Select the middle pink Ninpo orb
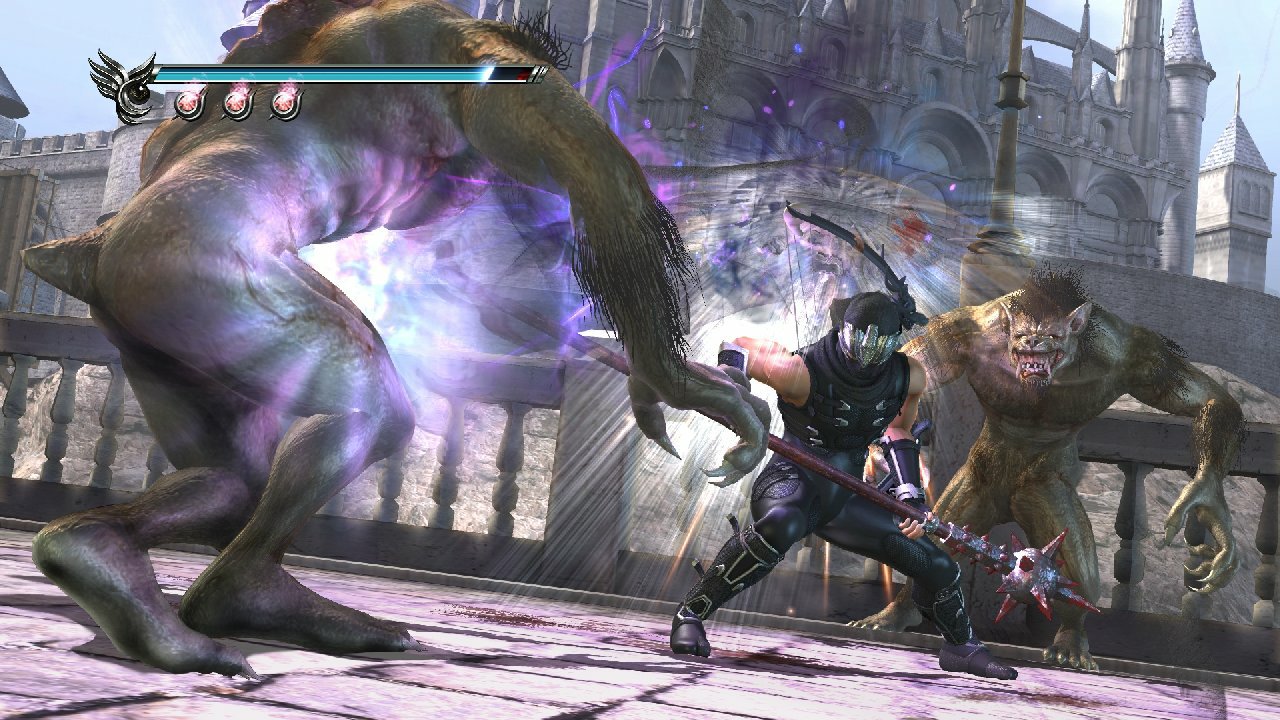 coord(236,104)
